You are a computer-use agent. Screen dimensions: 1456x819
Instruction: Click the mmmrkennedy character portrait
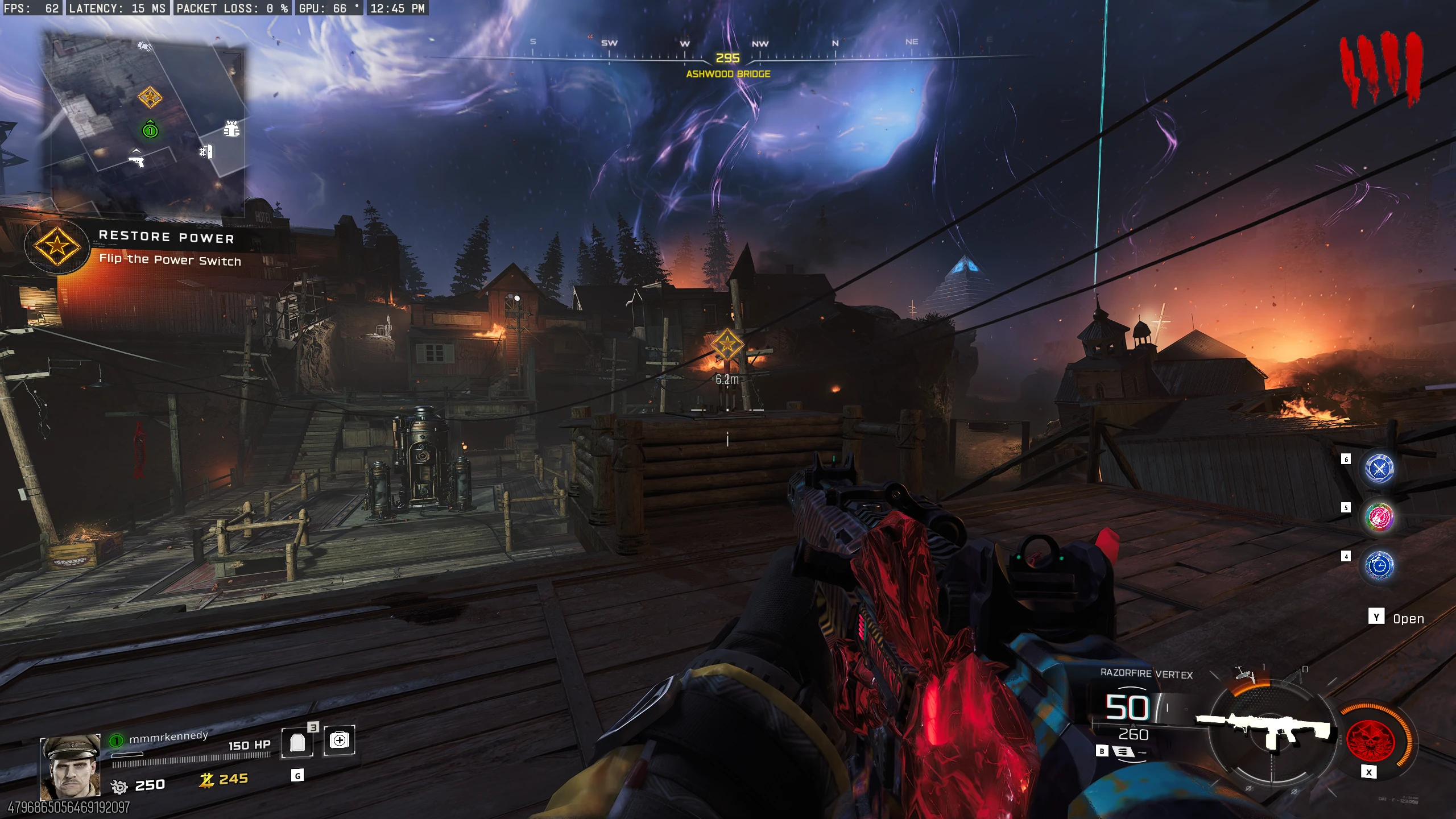tap(71, 768)
